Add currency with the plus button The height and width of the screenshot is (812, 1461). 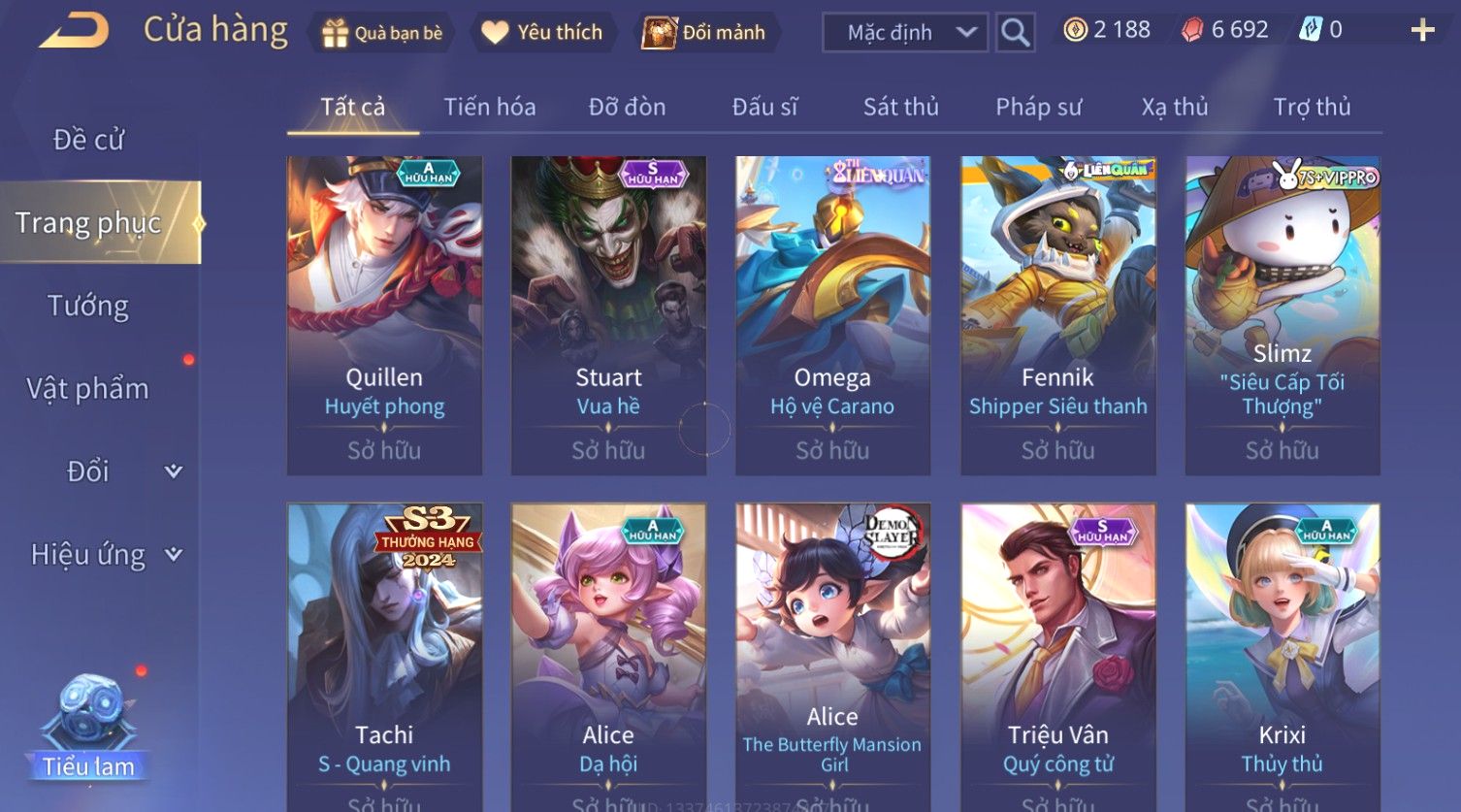[x=1422, y=31]
